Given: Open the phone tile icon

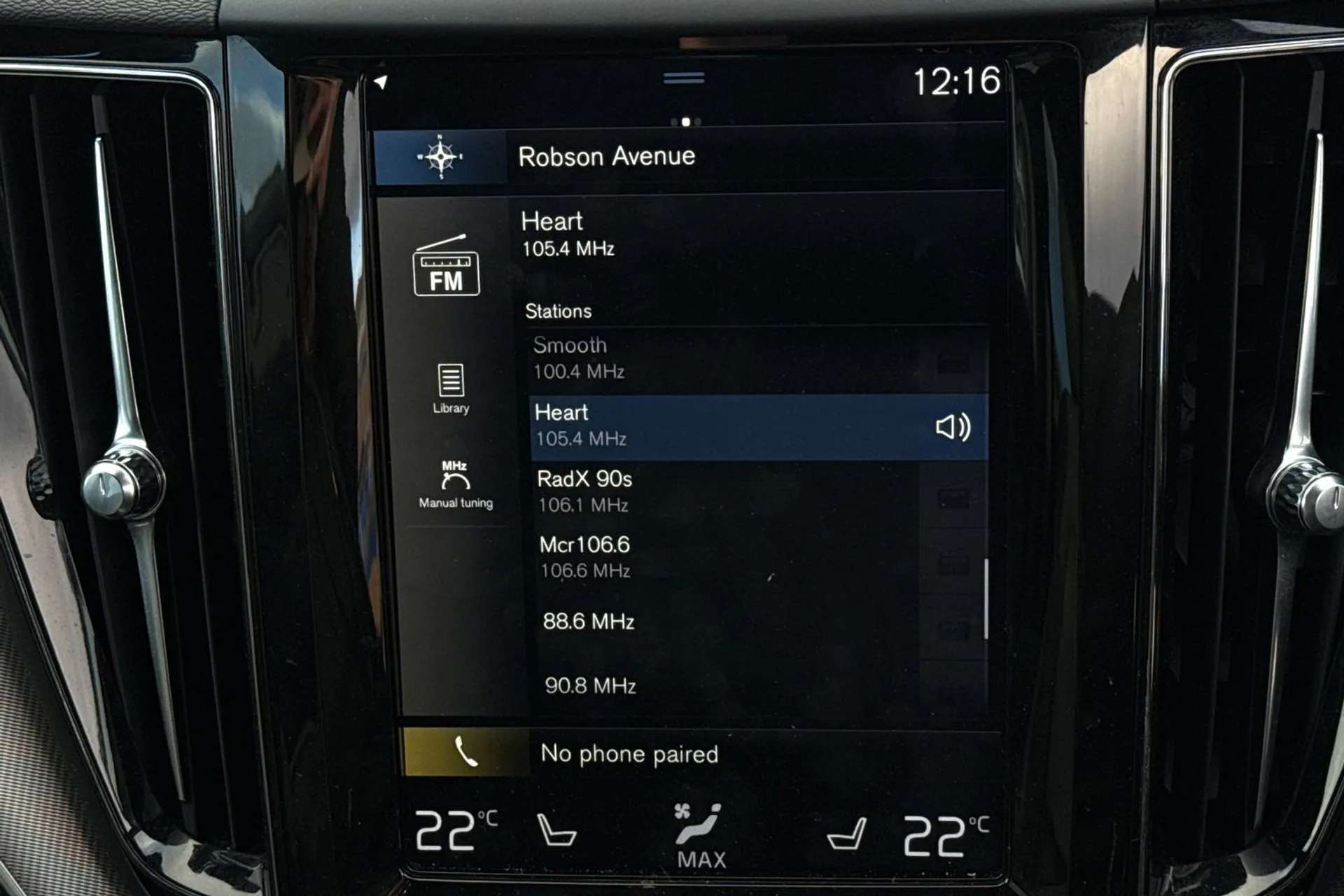Looking at the screenshot, I should pyautogui.click(x=465, y=753).
